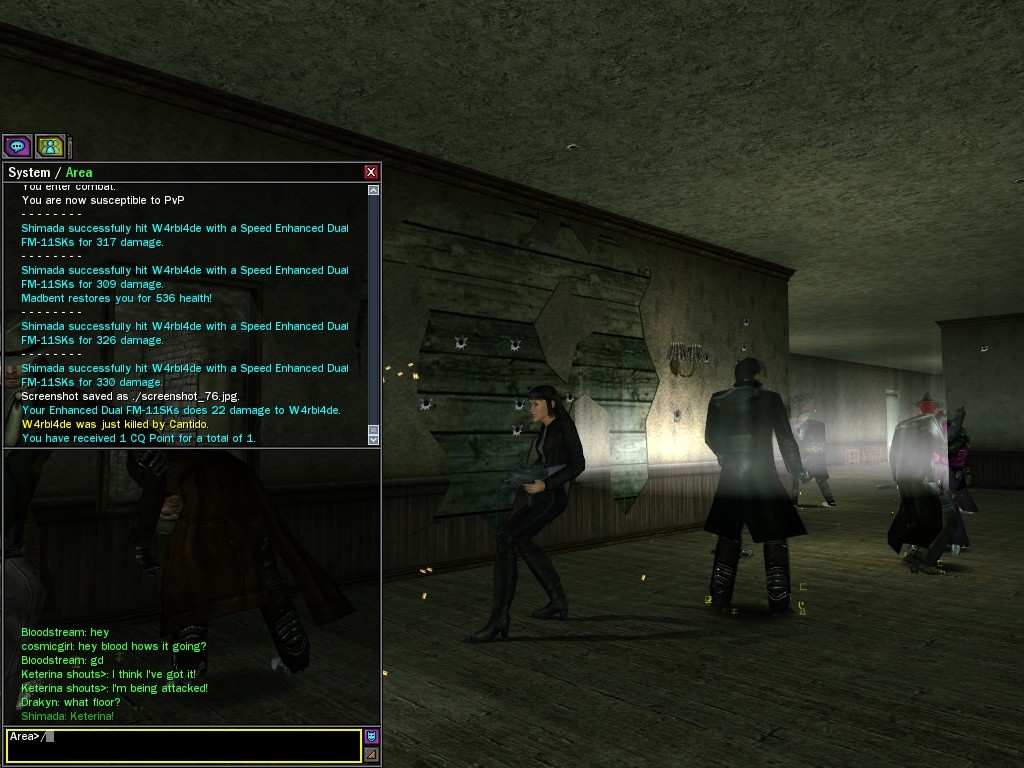
Task: Close the System / Area chat window
Action: click(x=371, y=172)
